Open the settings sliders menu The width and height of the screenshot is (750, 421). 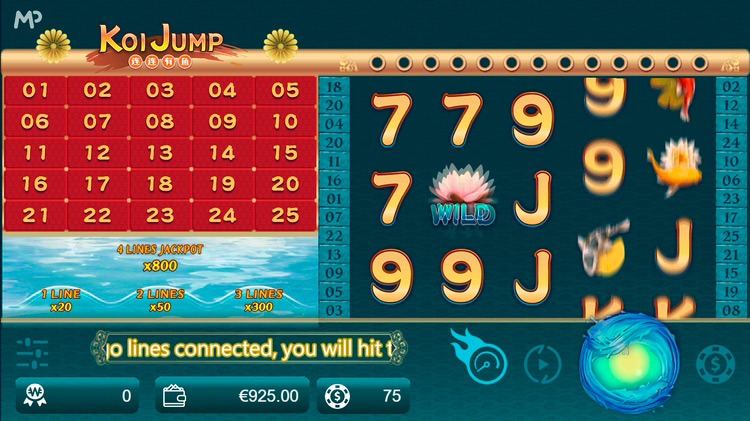pyautogui.click(x=32, y=355)
